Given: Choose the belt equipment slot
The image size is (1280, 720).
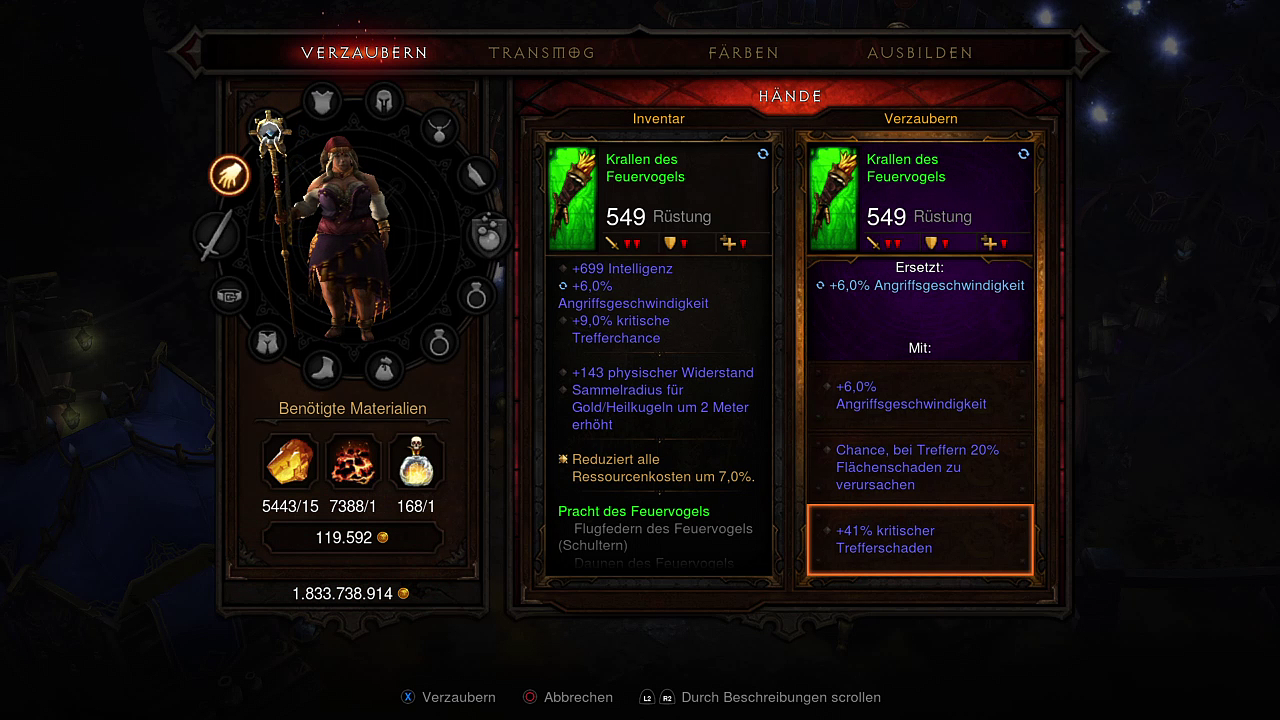Looking at the screenshot, I should (229, 295).
